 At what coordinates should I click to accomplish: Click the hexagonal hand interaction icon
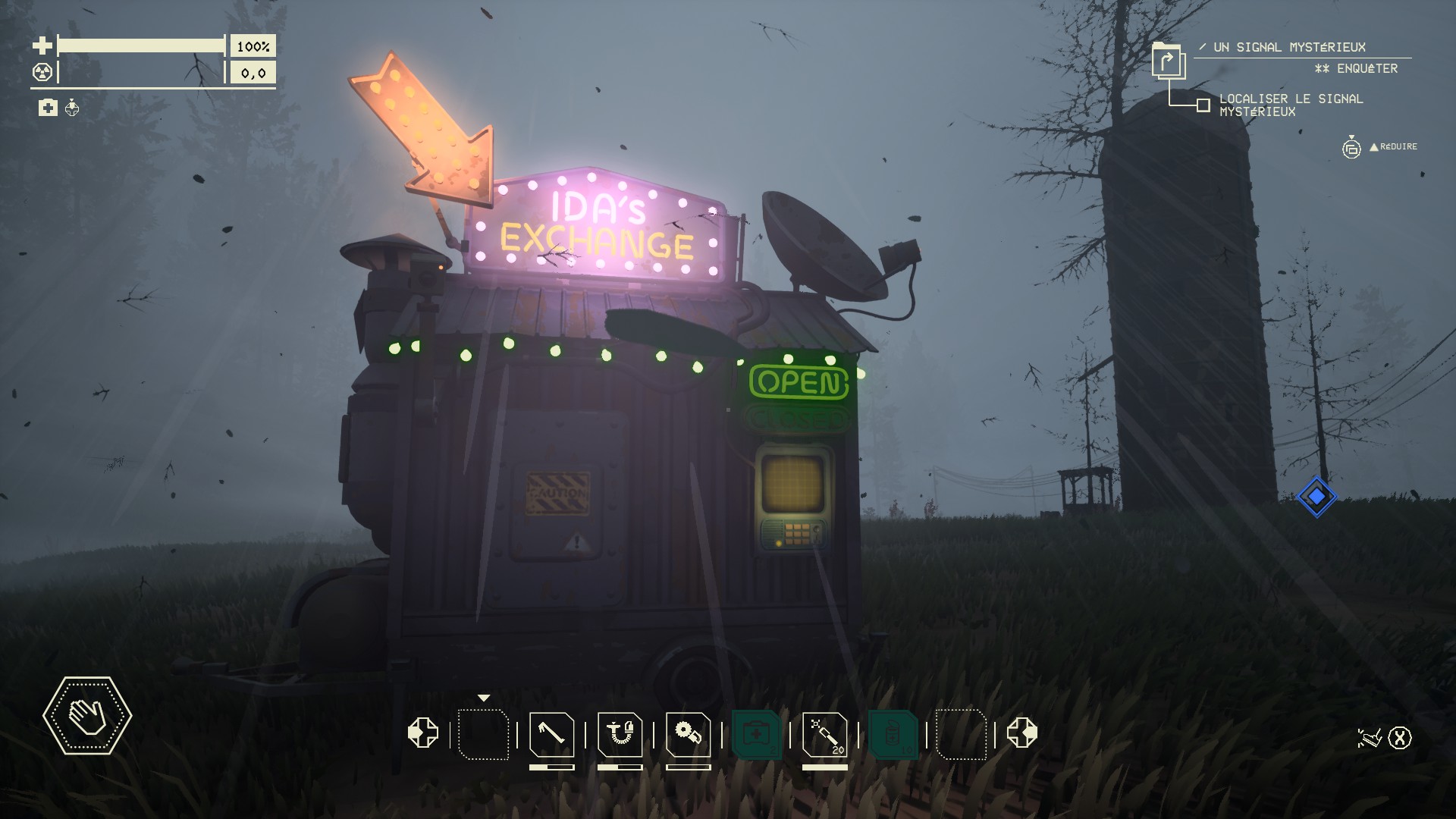pos(87,715)
